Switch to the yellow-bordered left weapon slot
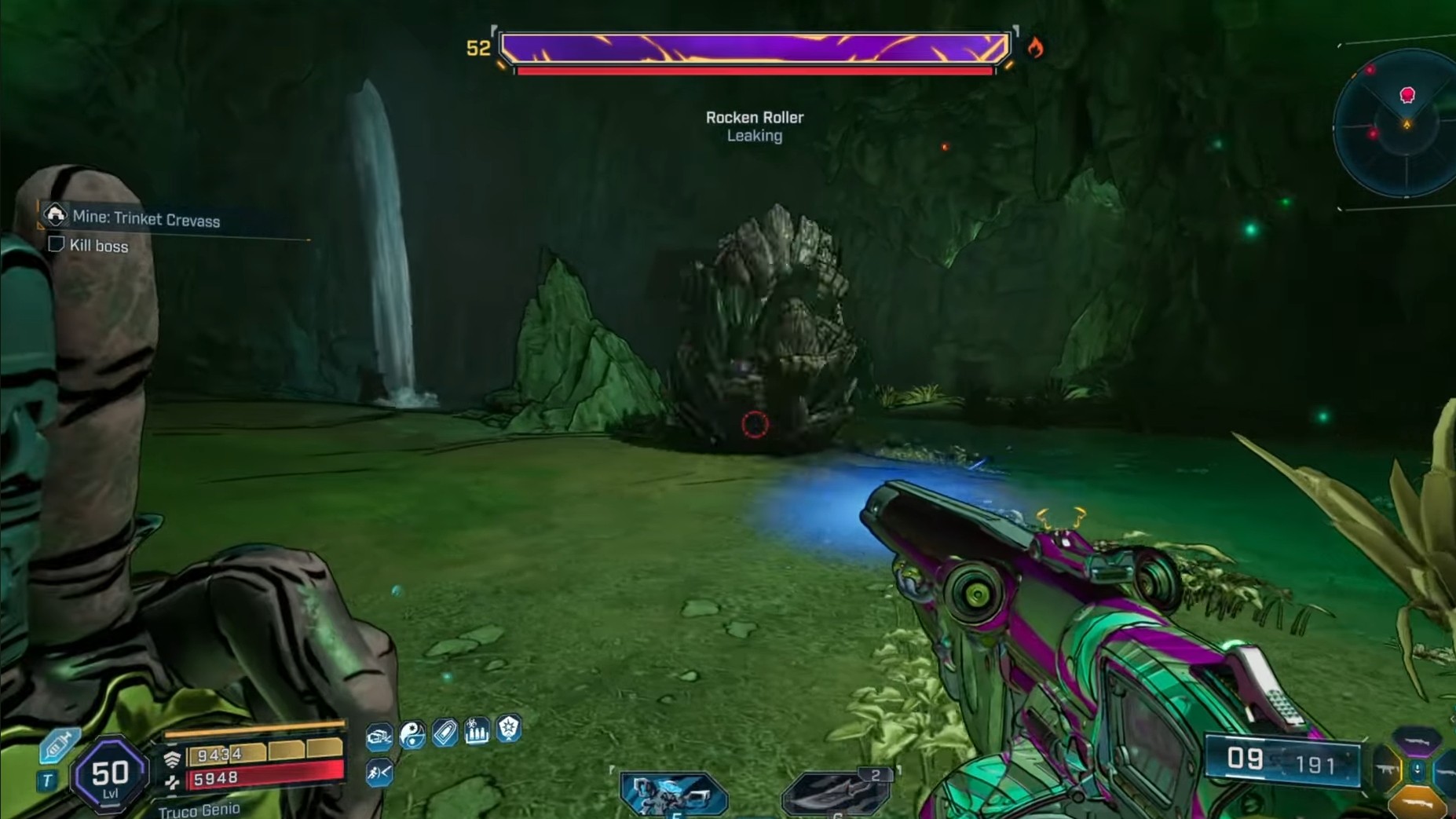 (1386, 771)
